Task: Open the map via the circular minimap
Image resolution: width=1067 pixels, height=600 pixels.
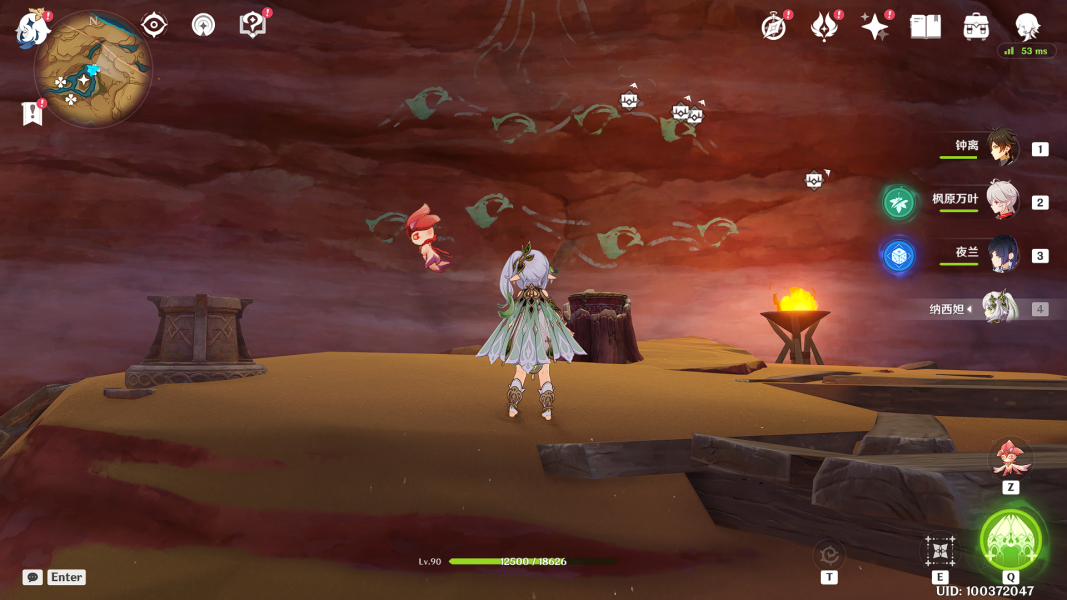Action: (x=92, y=68)
